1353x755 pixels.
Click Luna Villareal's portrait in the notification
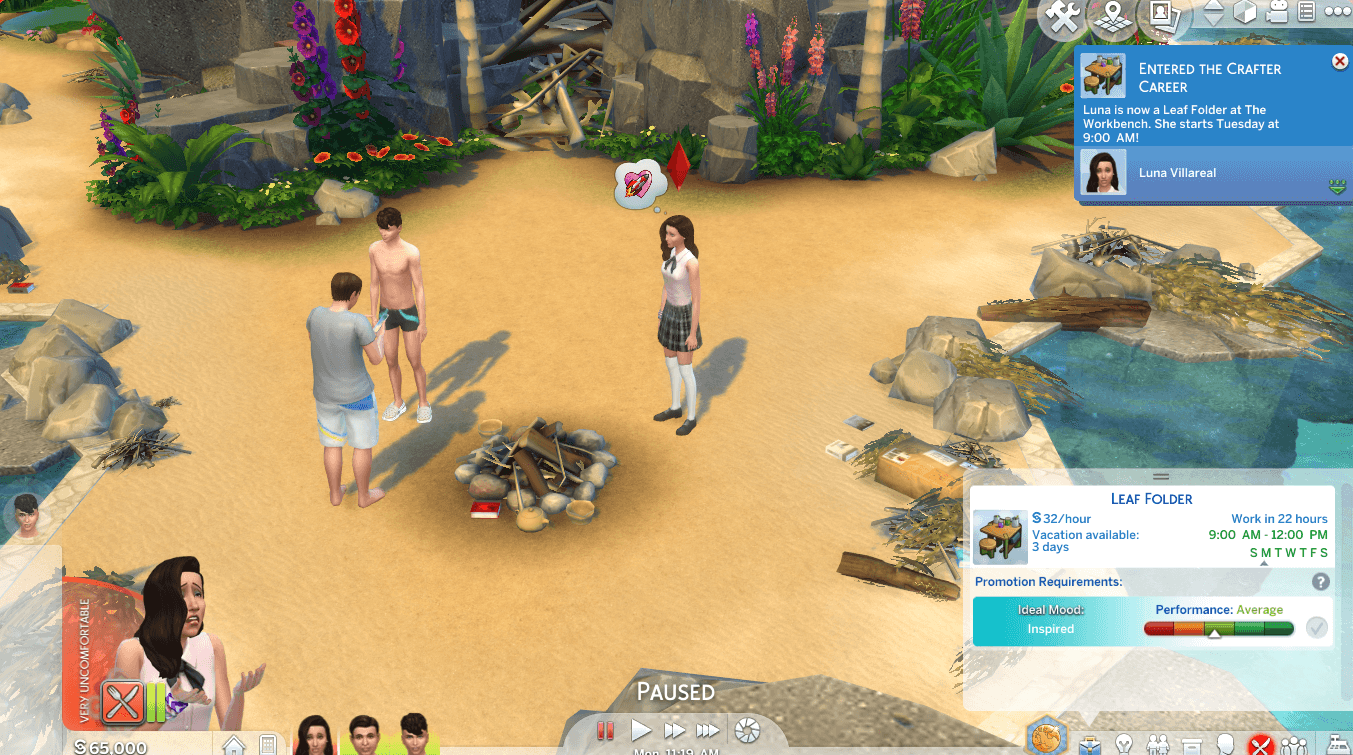click(x=1103, y=173)
